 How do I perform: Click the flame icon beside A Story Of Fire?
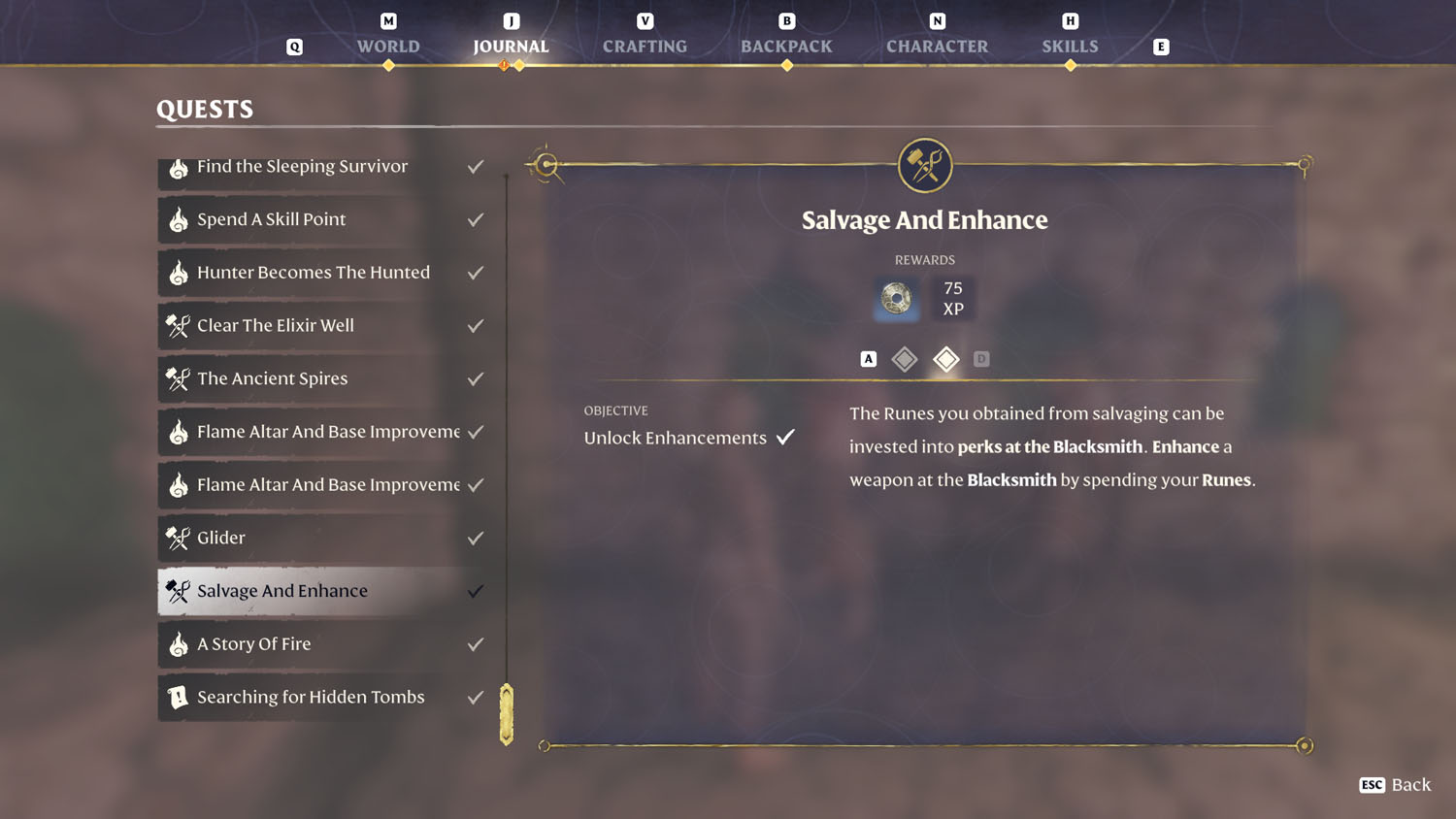(x=179, y=644)
